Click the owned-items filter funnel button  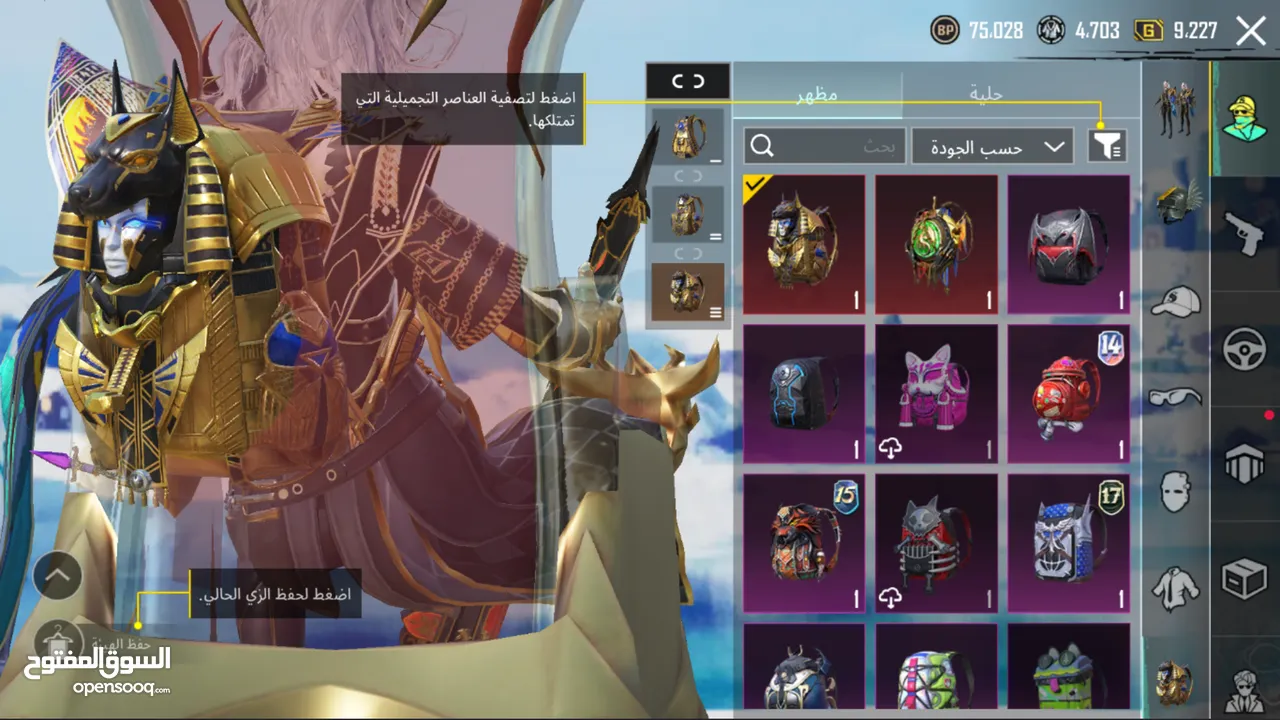tap(1106, 147)
